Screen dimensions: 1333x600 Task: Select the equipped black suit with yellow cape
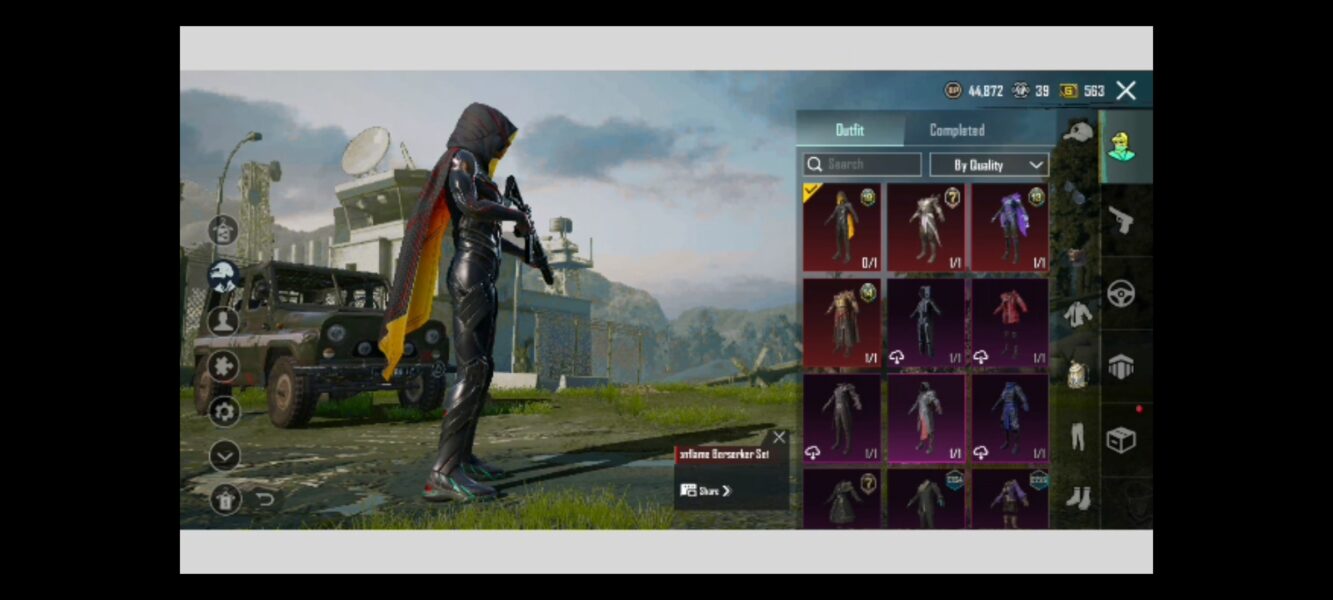[x=841, y=228]
